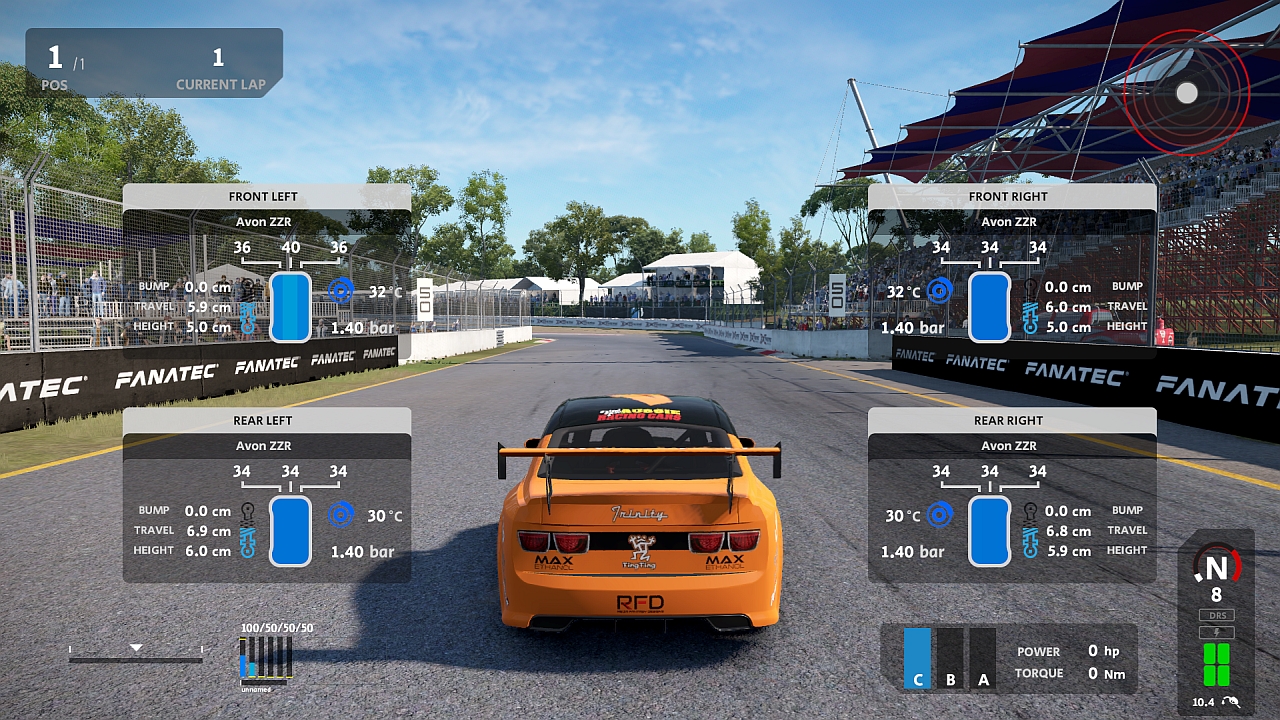Click the front right brake disc icon
The image size is (1280, 720).
[x=938, y=291]
